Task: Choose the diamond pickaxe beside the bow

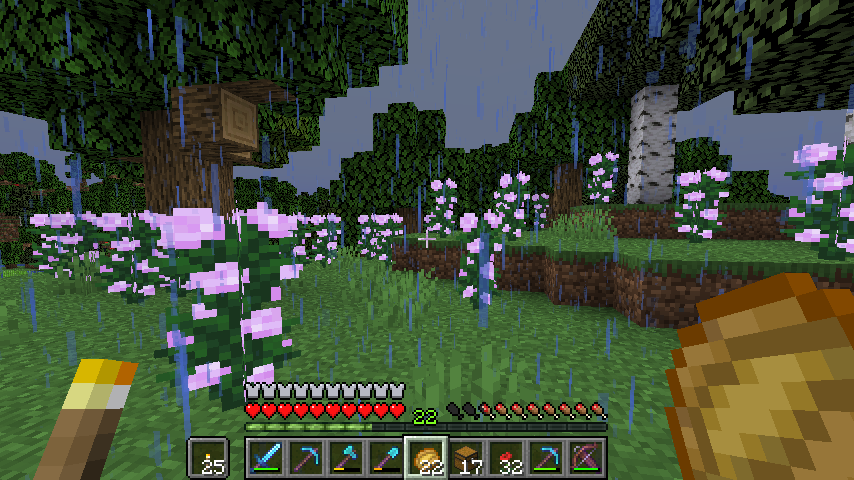Action: click(546, 458)
